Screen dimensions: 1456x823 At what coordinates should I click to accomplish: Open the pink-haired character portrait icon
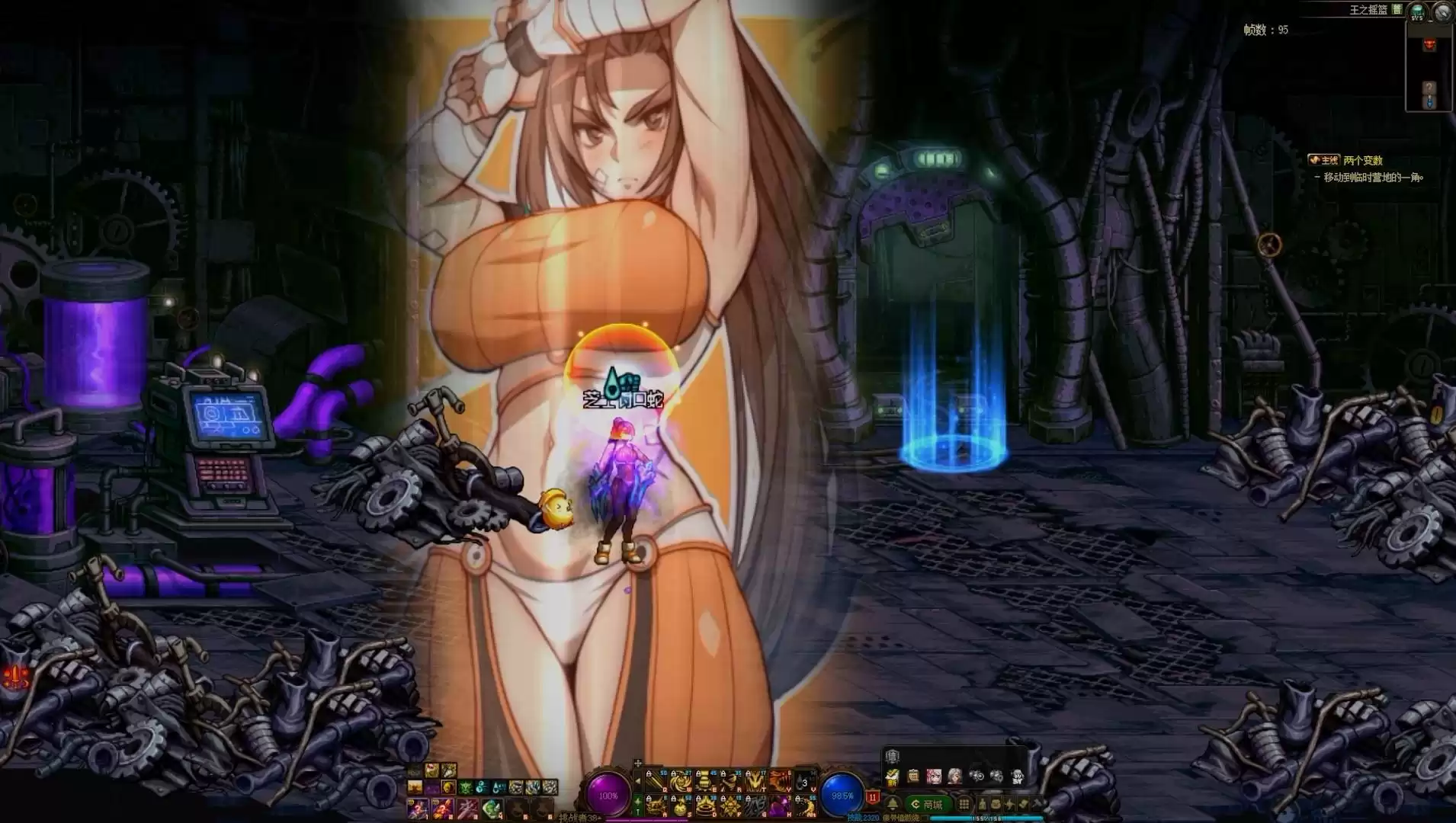(934, 777)
